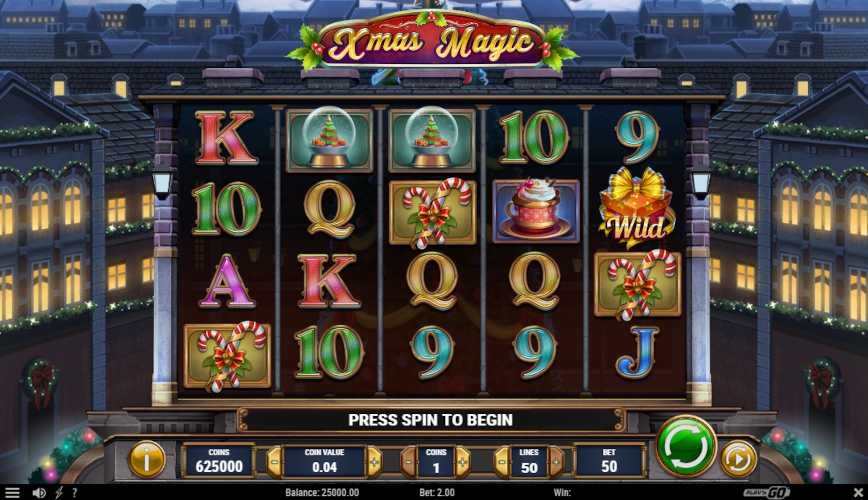Decrease the coin value
The image size is (868, 500).
pyautogui.click(x=274, y=460)
